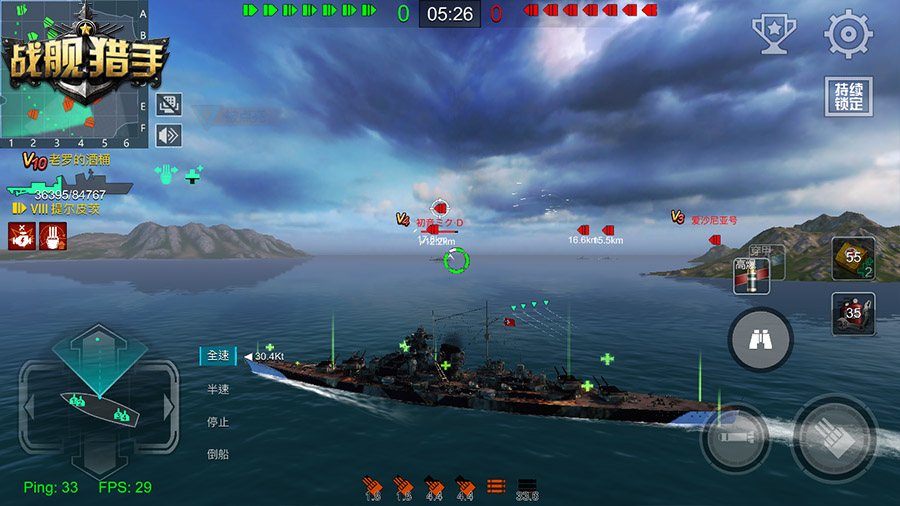Use the fire extinguisher consumable showing 35
Image resolution: width=900 pixels, height=506 pixels.
(x=853, y=313)
